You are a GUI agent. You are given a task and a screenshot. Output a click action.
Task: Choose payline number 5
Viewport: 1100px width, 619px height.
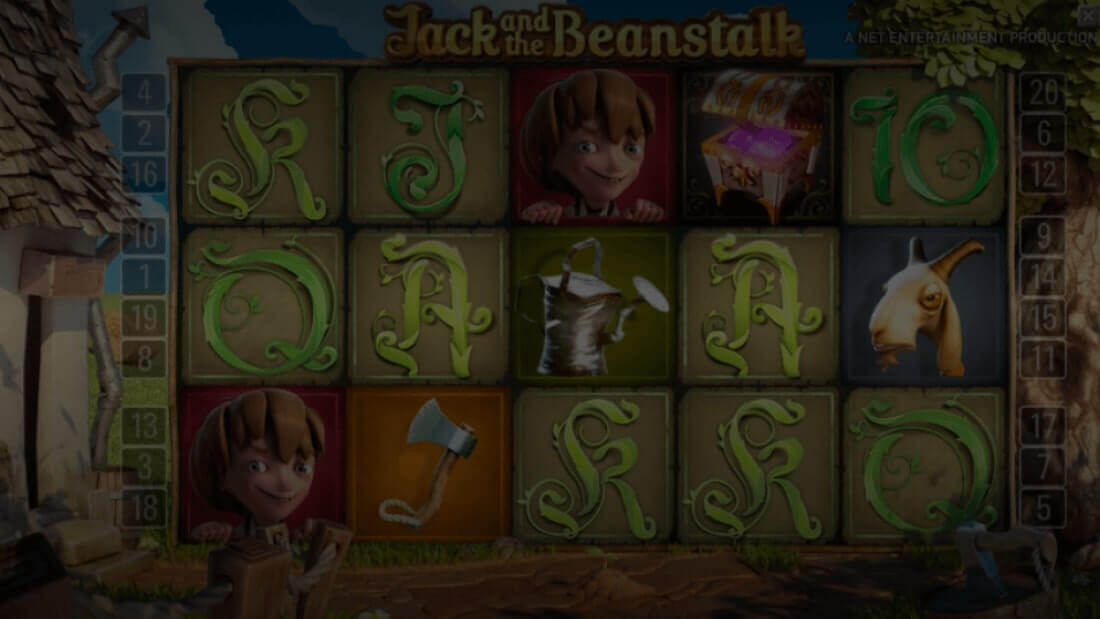(x=1043, y=507)
